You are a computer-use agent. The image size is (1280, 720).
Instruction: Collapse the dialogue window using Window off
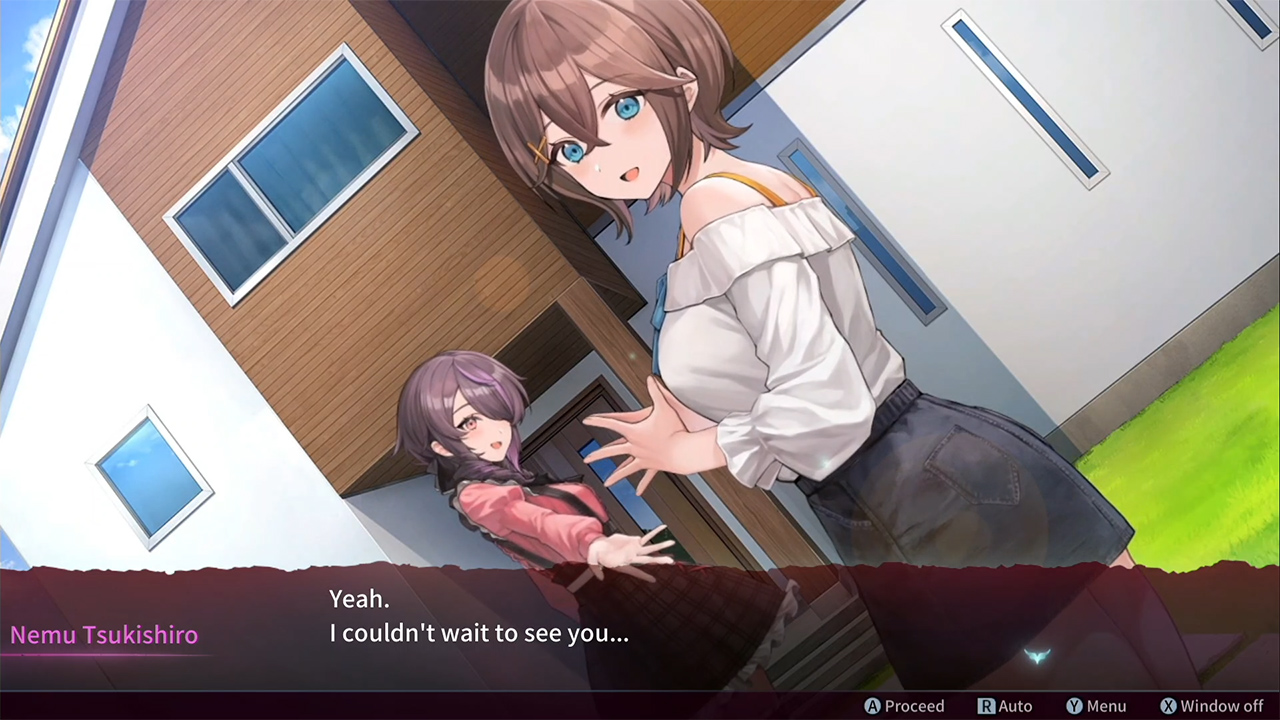[x=1211, y=706]
